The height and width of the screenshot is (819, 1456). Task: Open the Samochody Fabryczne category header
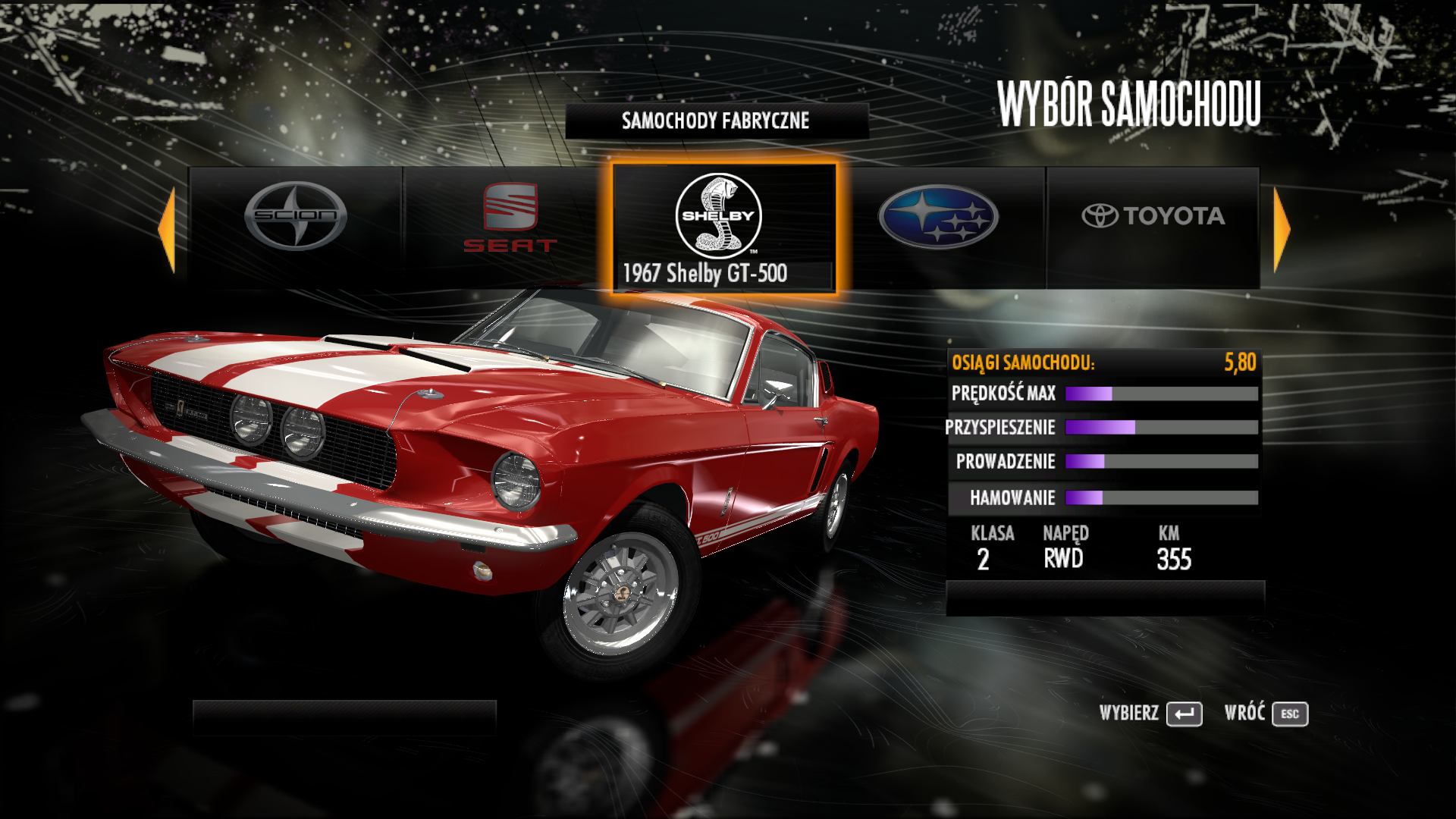coord(716,121)
